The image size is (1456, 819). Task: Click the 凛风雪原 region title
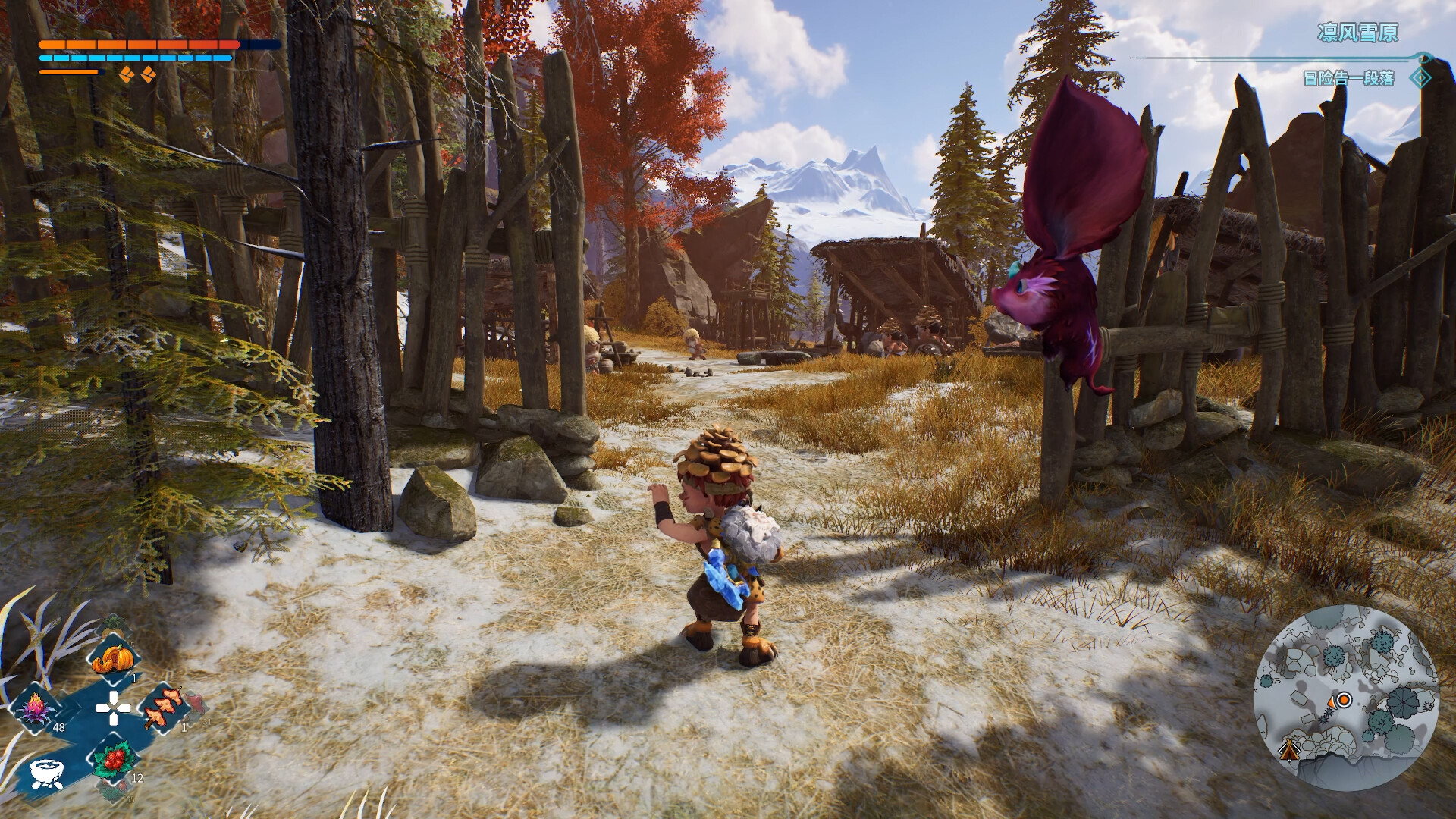point(1357,33)
